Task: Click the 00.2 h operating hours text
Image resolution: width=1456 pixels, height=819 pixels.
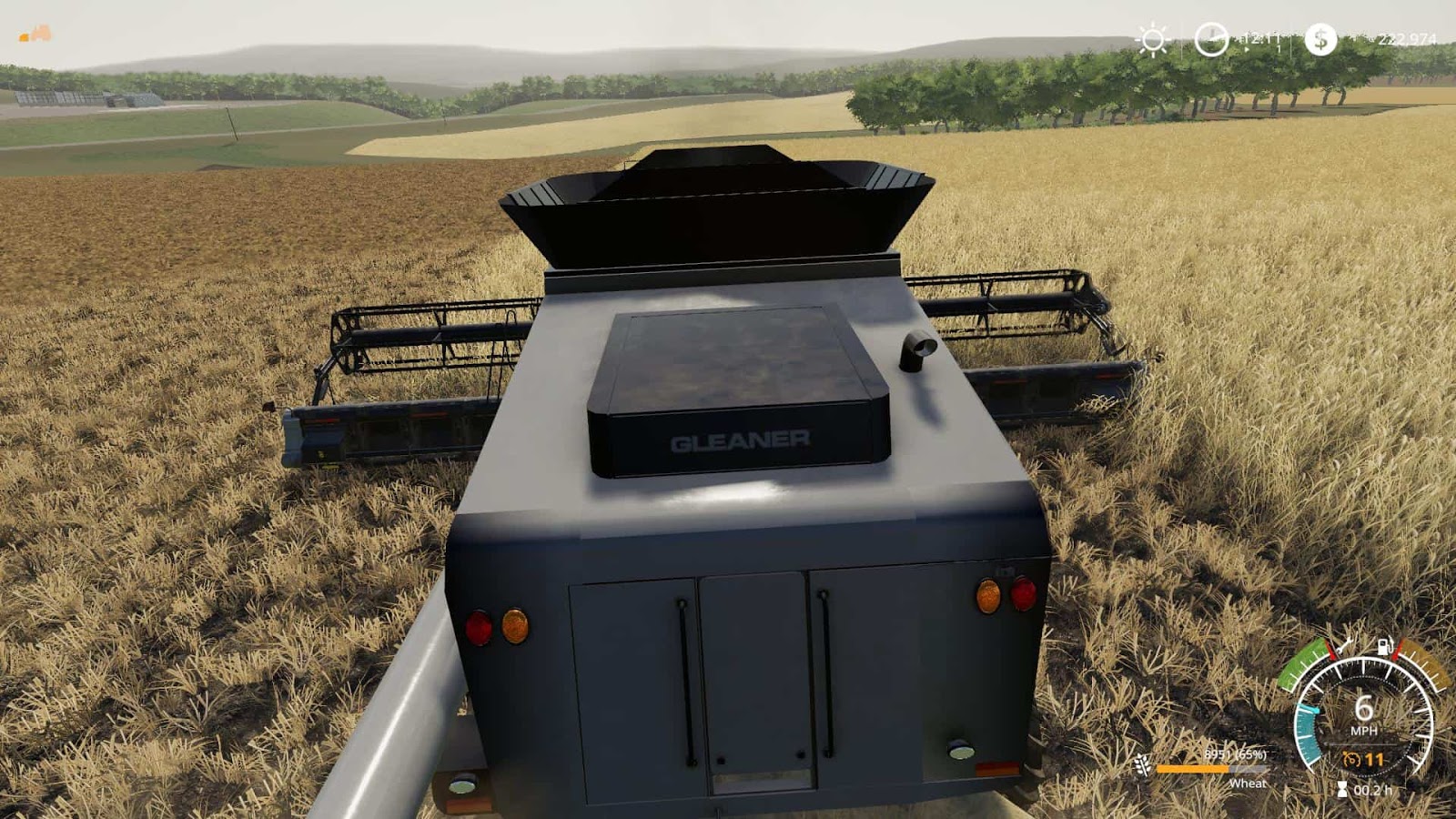Action: [x=1371, y=791]
